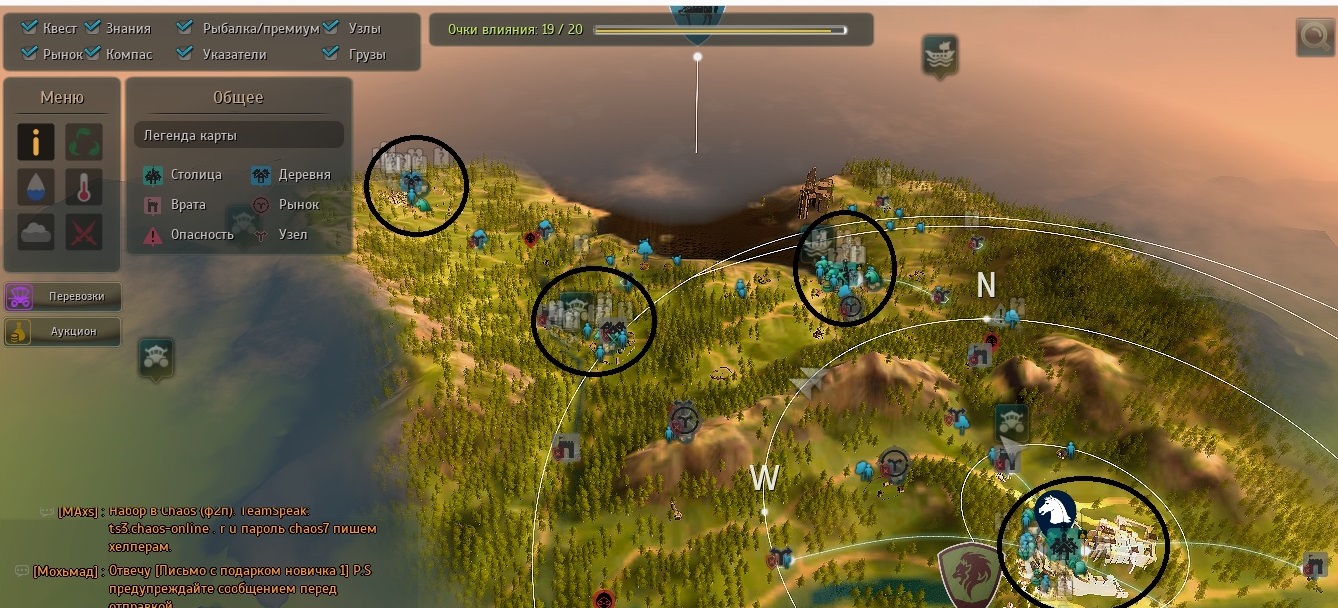Toggle the Компас filter checkbox
Viewport: 1338px width, 608px height.
pos(93,54)
